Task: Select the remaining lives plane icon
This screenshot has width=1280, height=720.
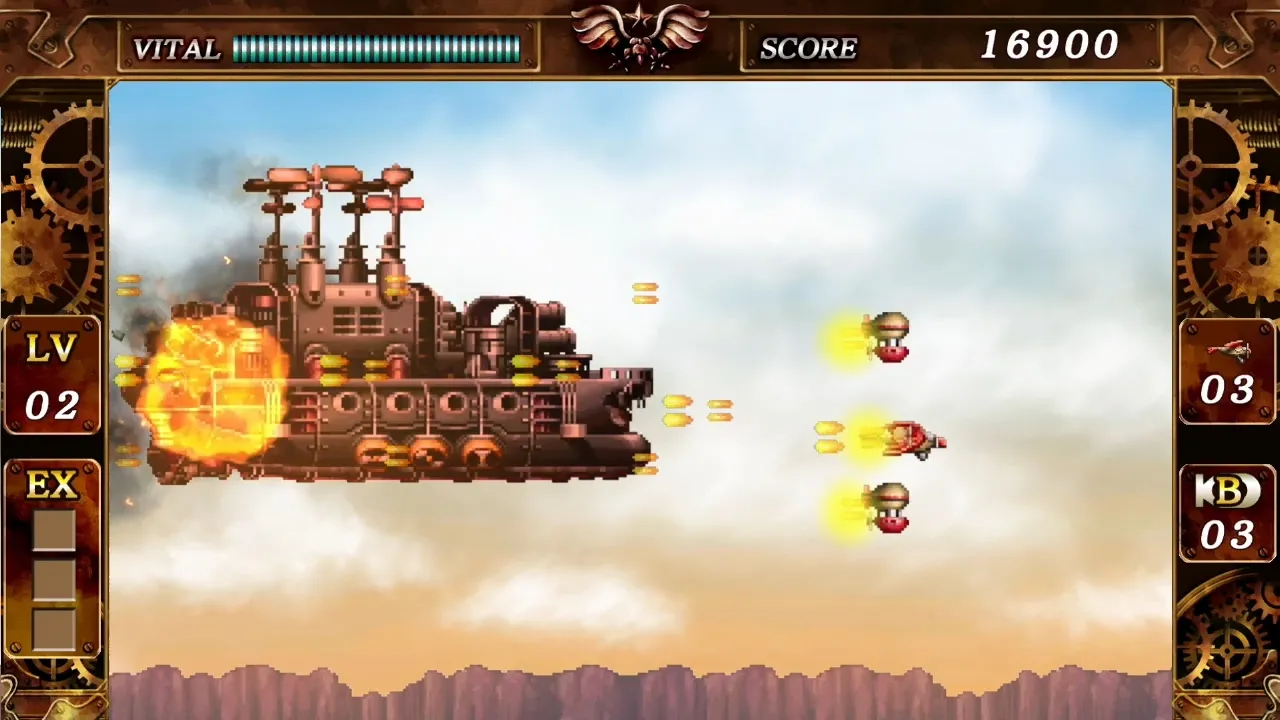Action: coord(1227,350)
